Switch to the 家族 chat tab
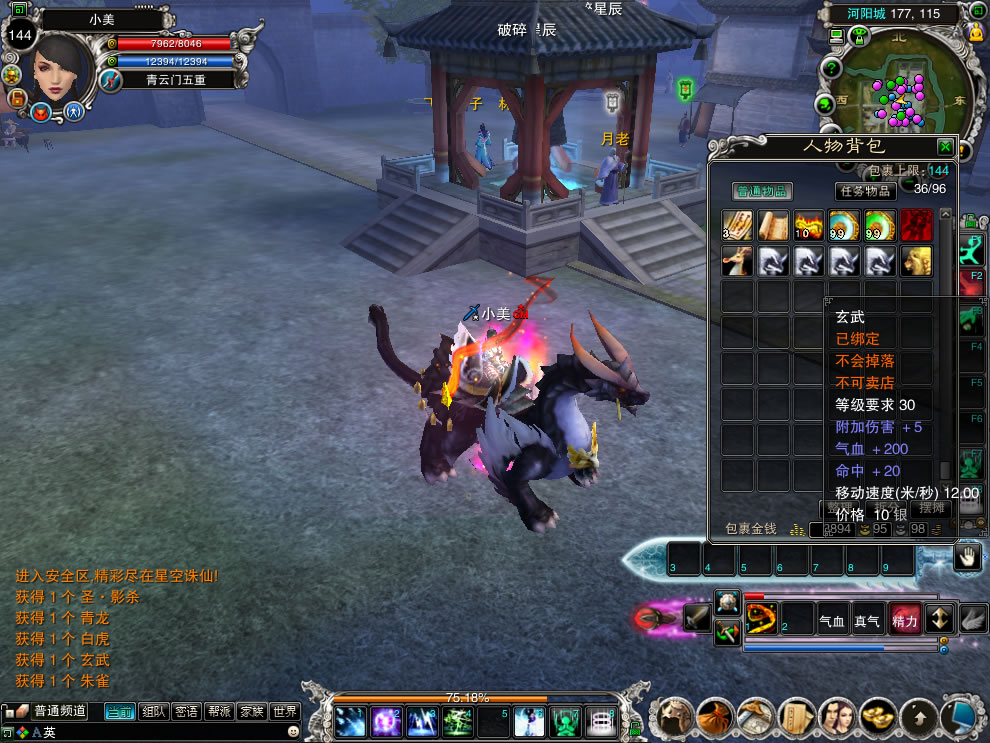This screenshot has width=990, height=743. pyautogui.click(x=252, y=712)
